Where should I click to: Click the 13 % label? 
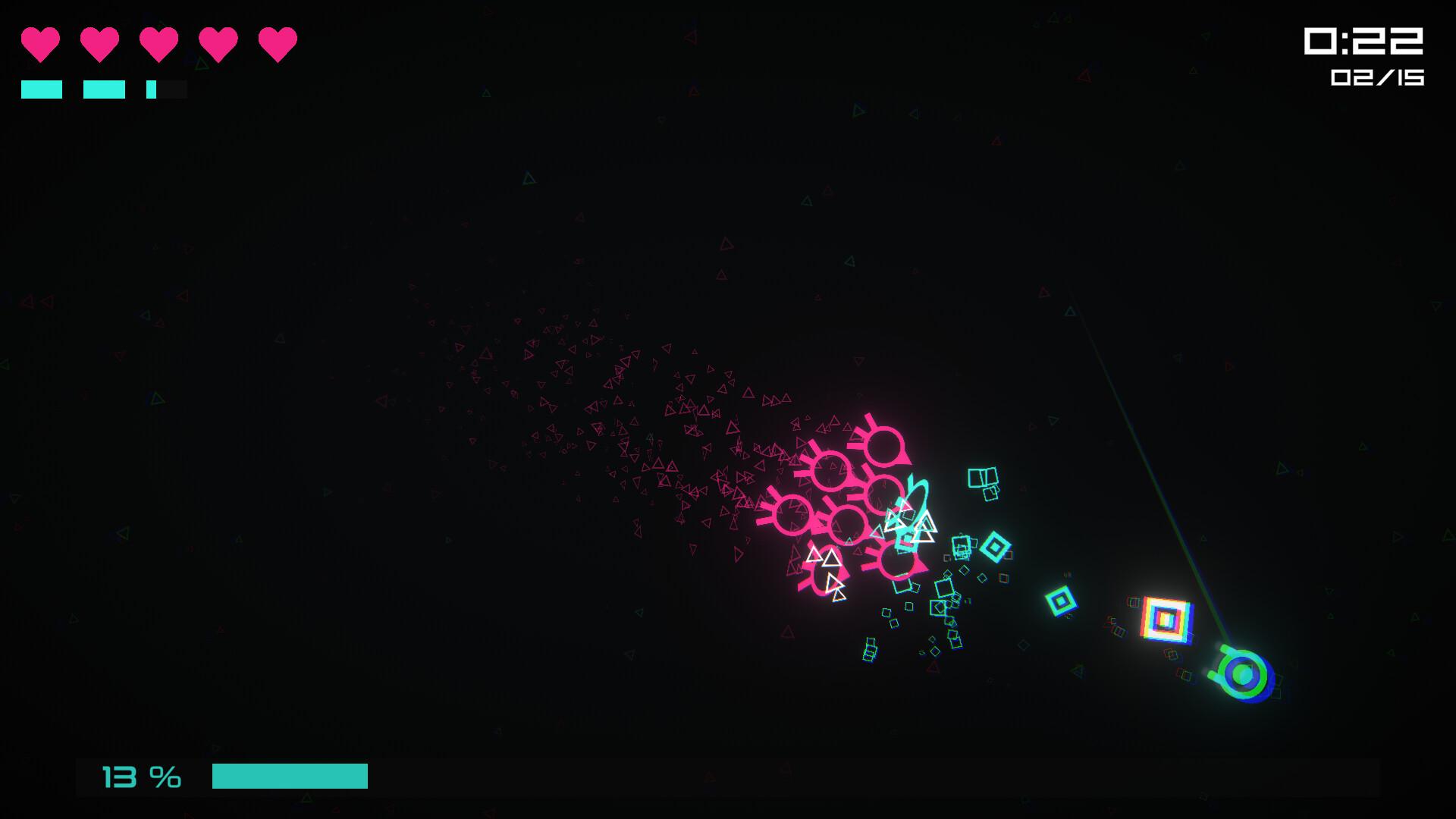point(141,775)
